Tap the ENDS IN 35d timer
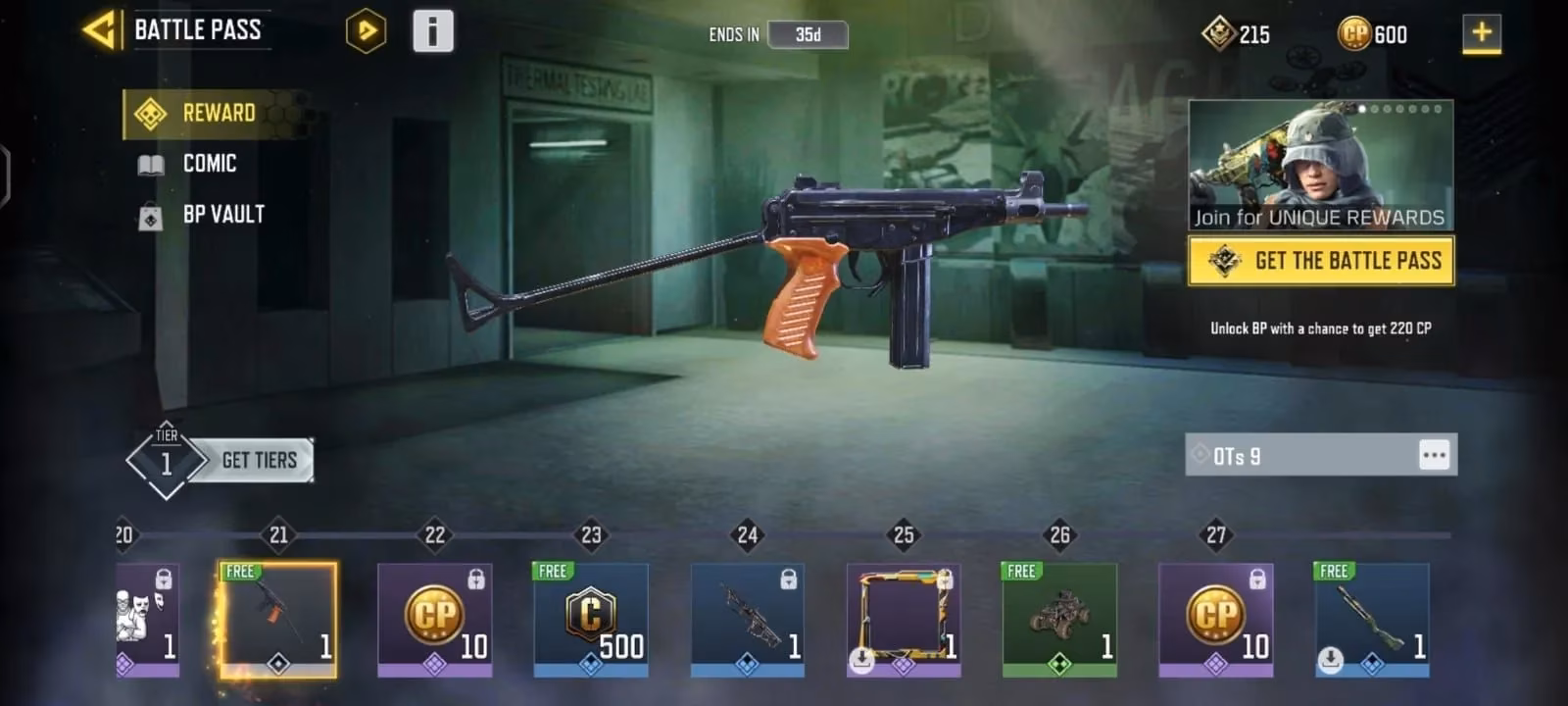The image size is (1568, 706). point(807,34)
